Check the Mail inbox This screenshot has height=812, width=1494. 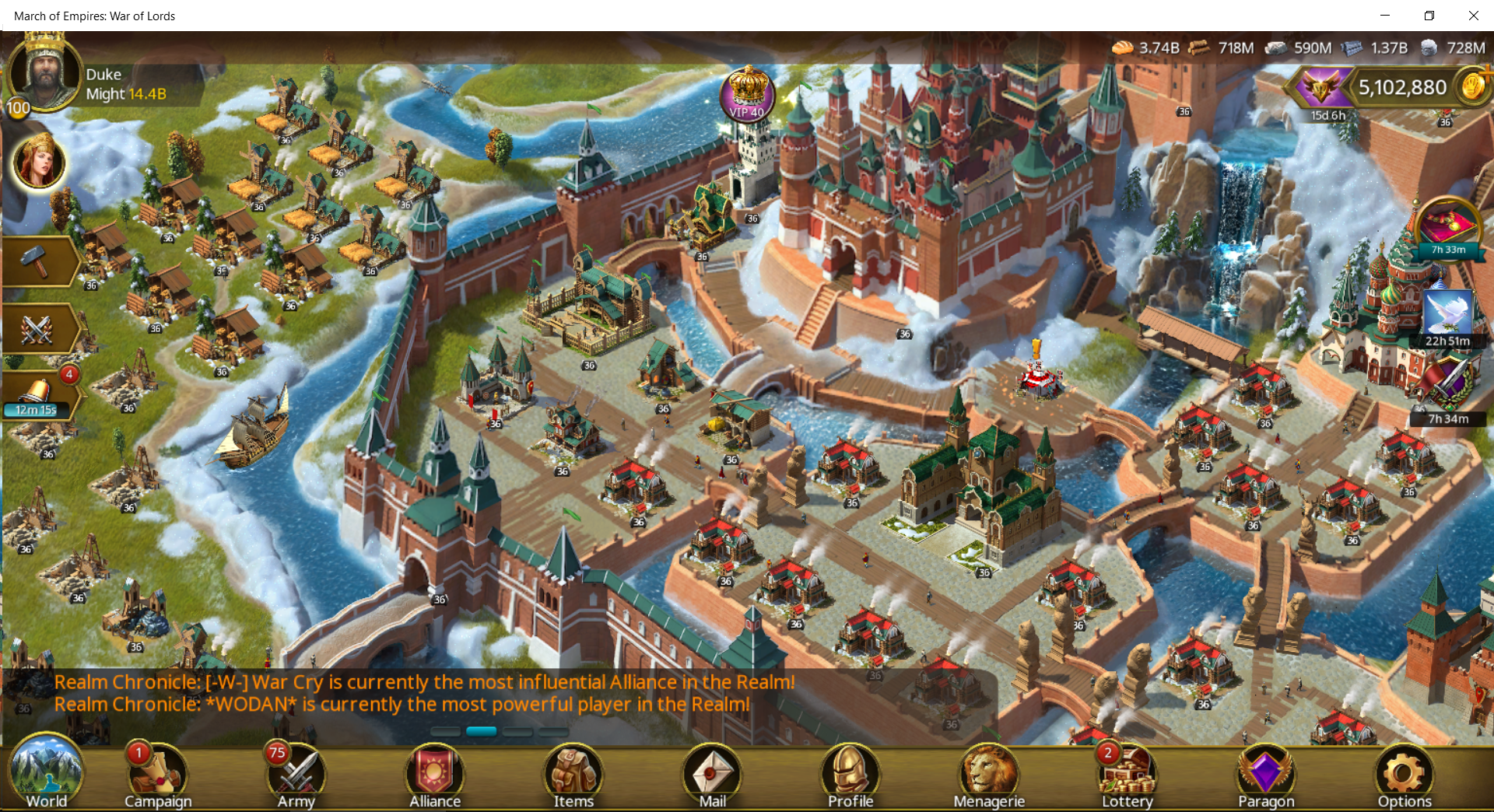point(712,776)
